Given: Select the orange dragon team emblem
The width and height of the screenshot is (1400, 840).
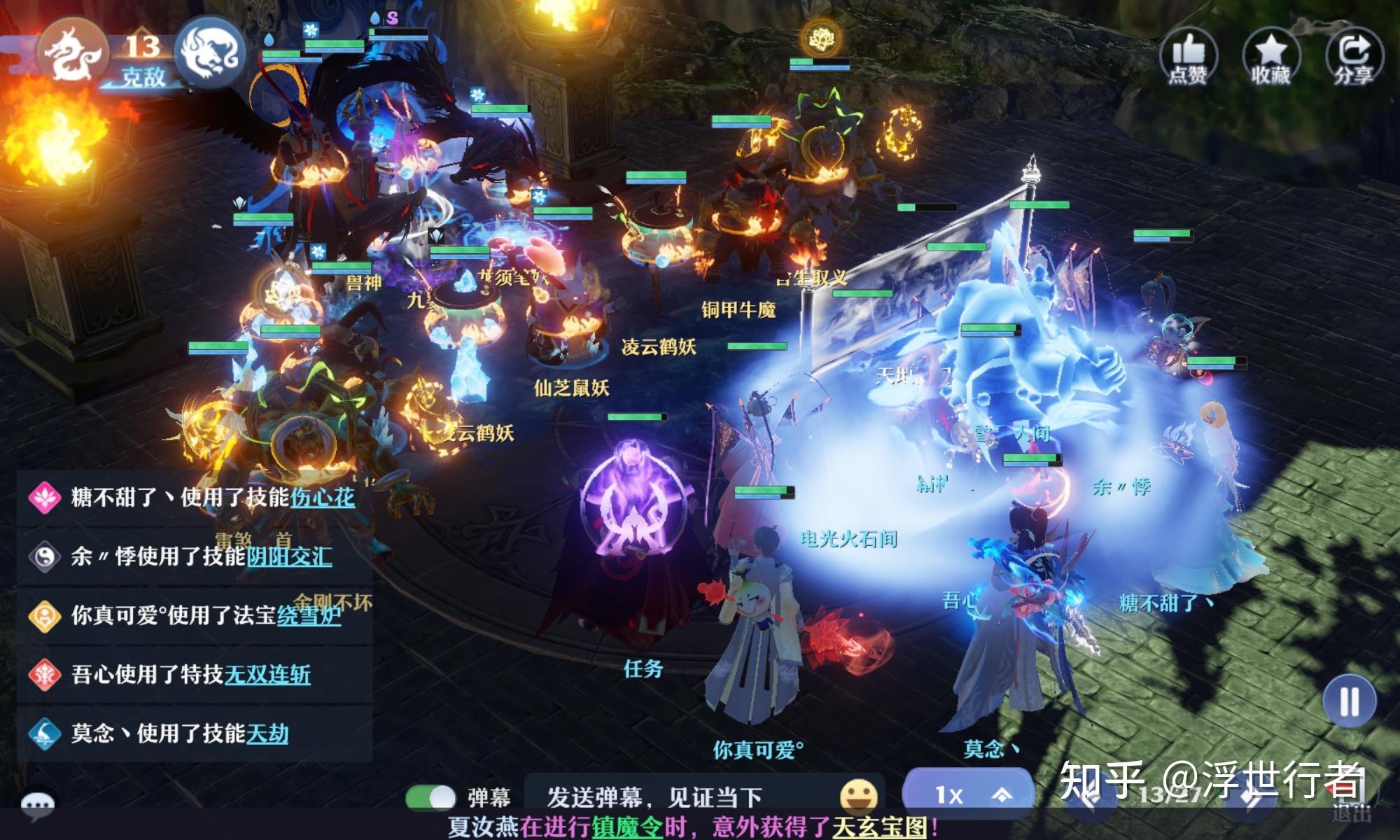Looking at the screenshot, I should click(71, 53).
